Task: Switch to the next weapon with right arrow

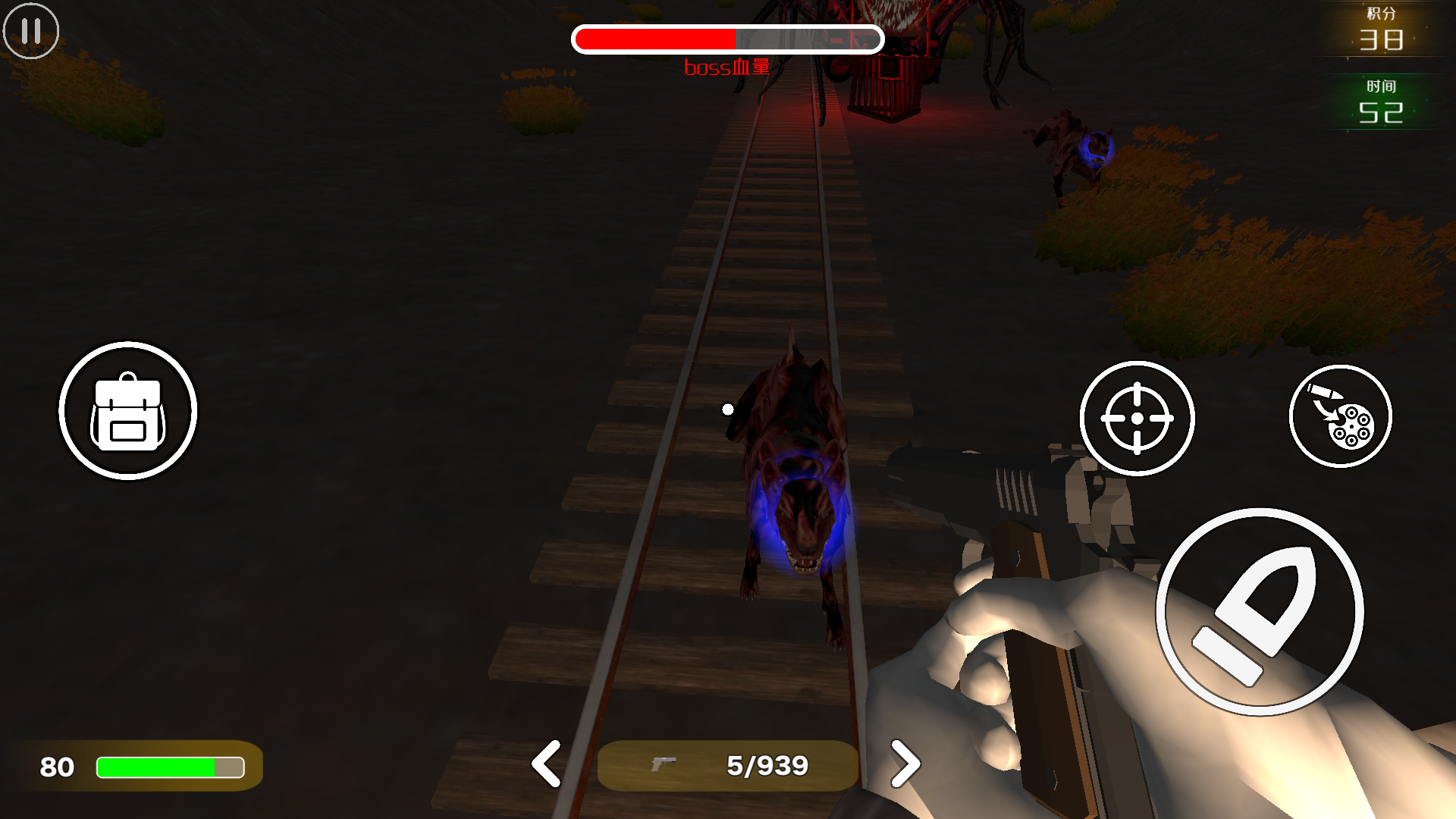Action: coord(905,764)
